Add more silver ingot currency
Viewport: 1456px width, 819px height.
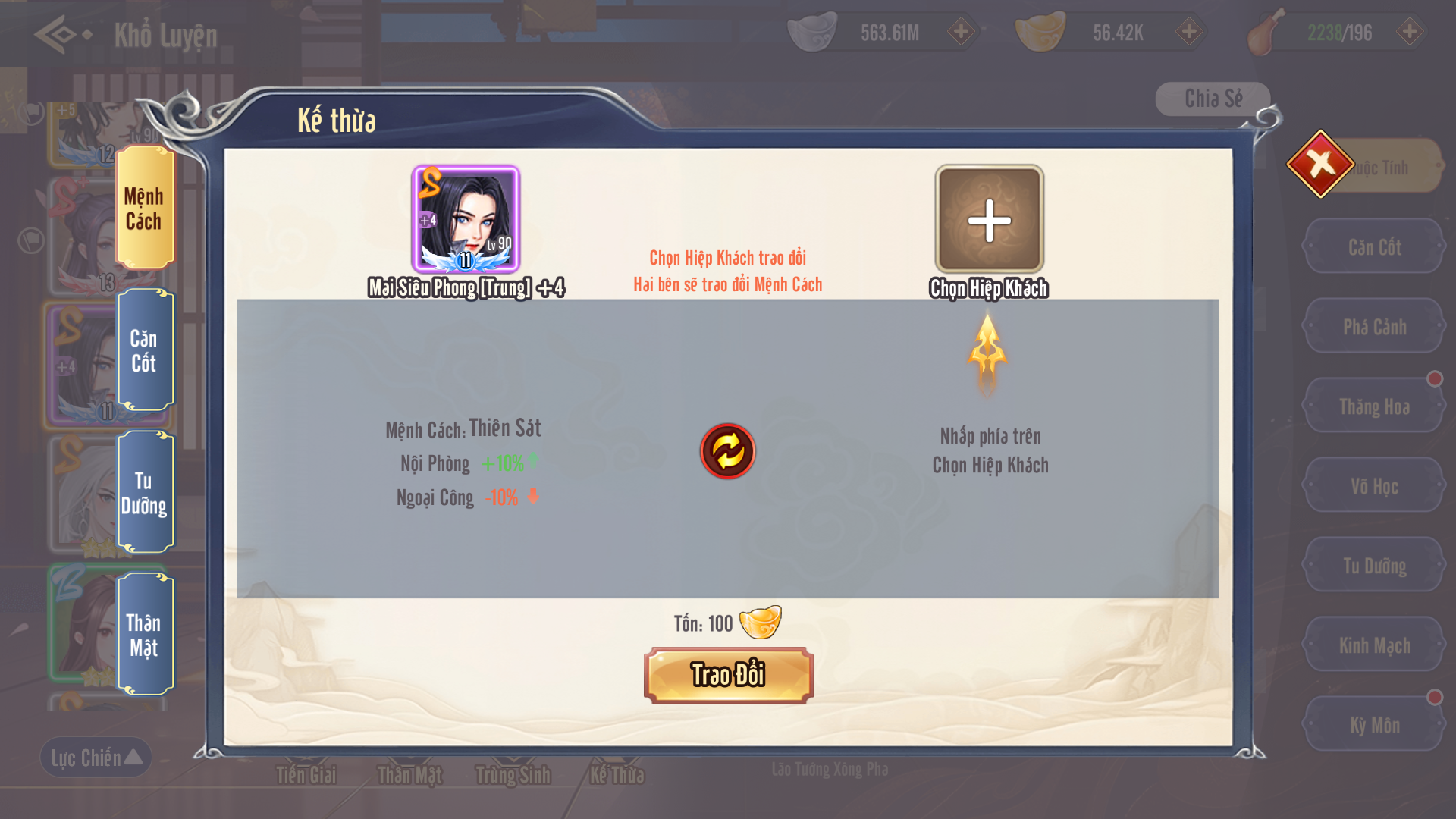(x=961, y=32)
